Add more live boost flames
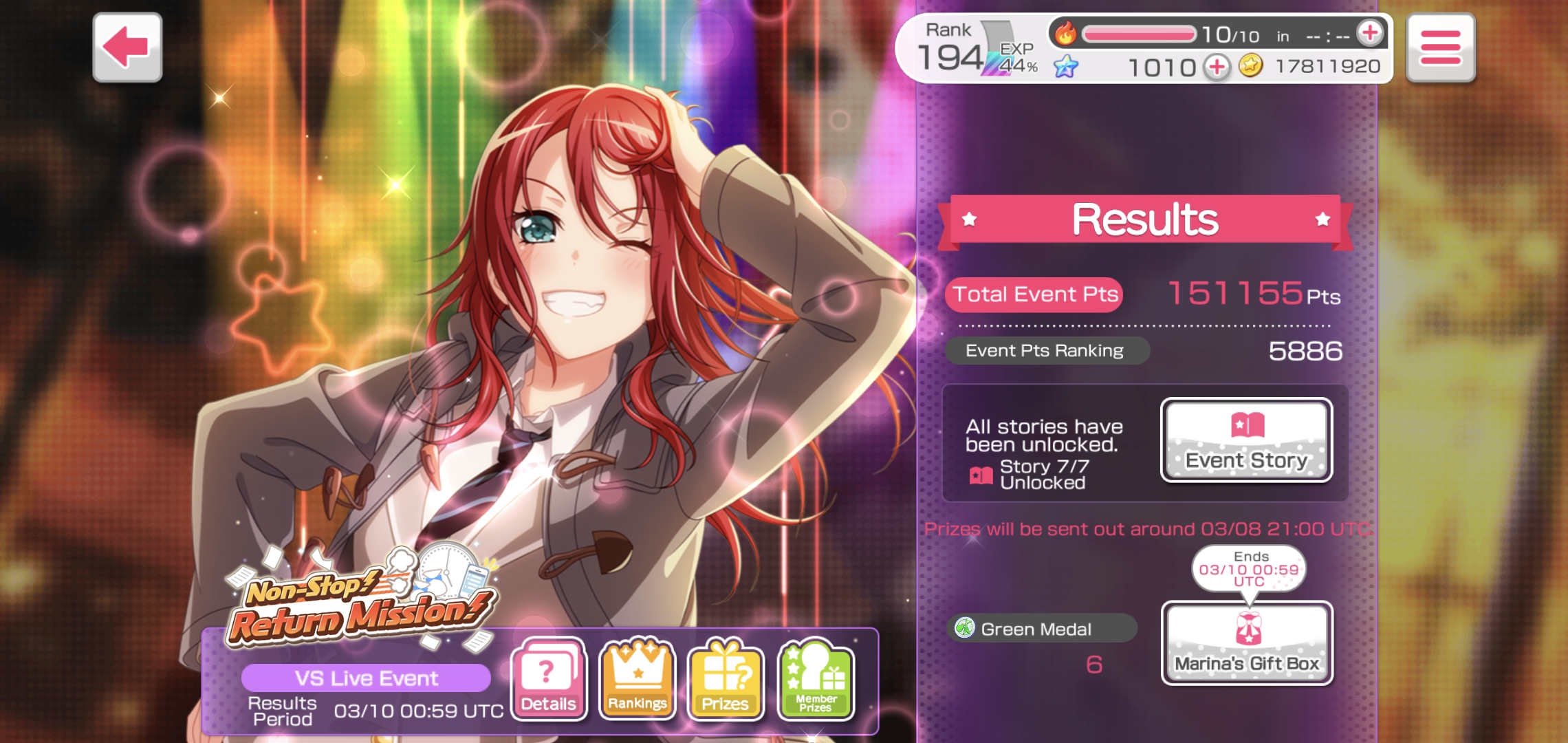Viewport: 1568px width, 743px height. 1369,33
